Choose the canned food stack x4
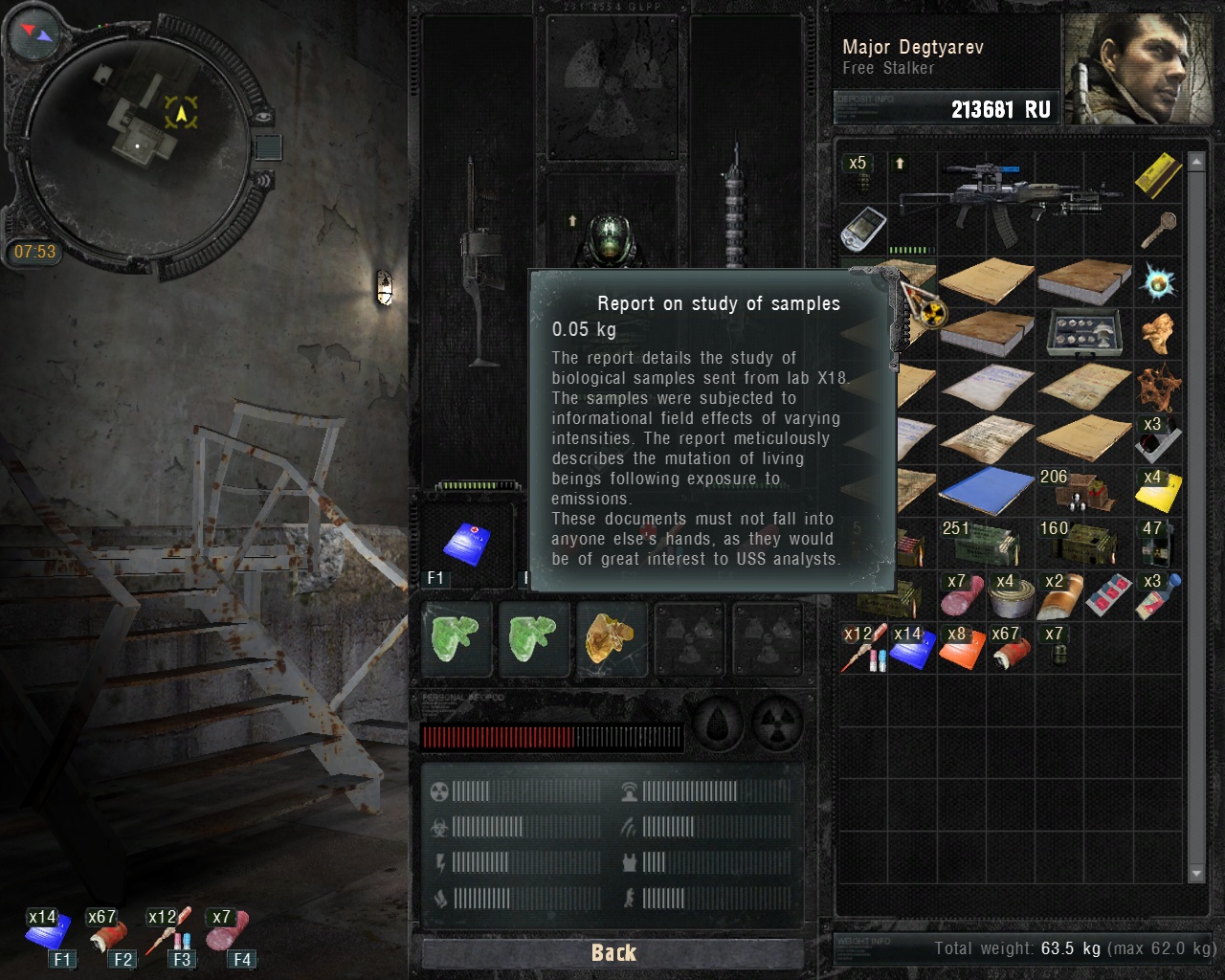Viewport: 1225px width, 980px height. (x=1011, y=597)
